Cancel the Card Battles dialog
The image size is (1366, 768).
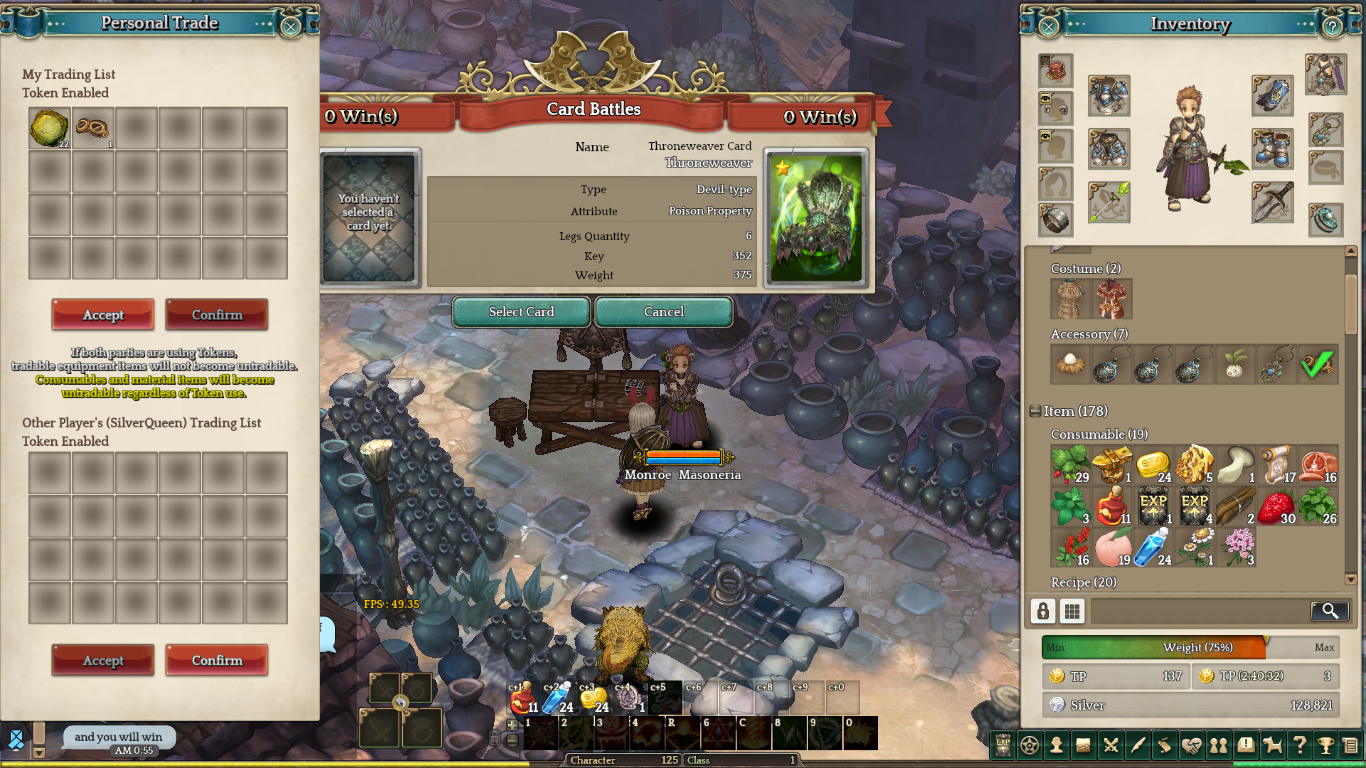pos(663,312)
